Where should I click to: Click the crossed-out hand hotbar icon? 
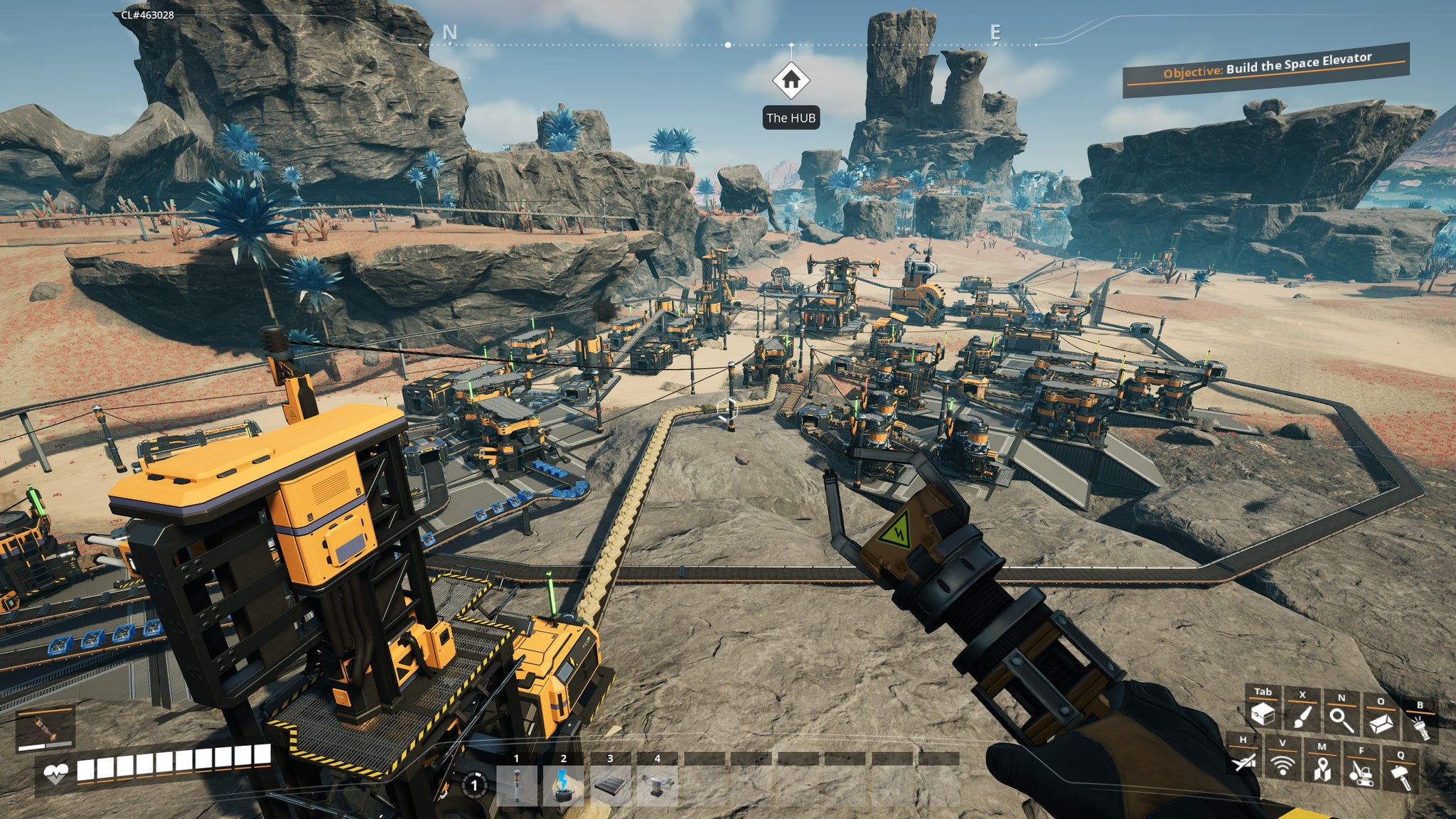tap(1243, 762)
